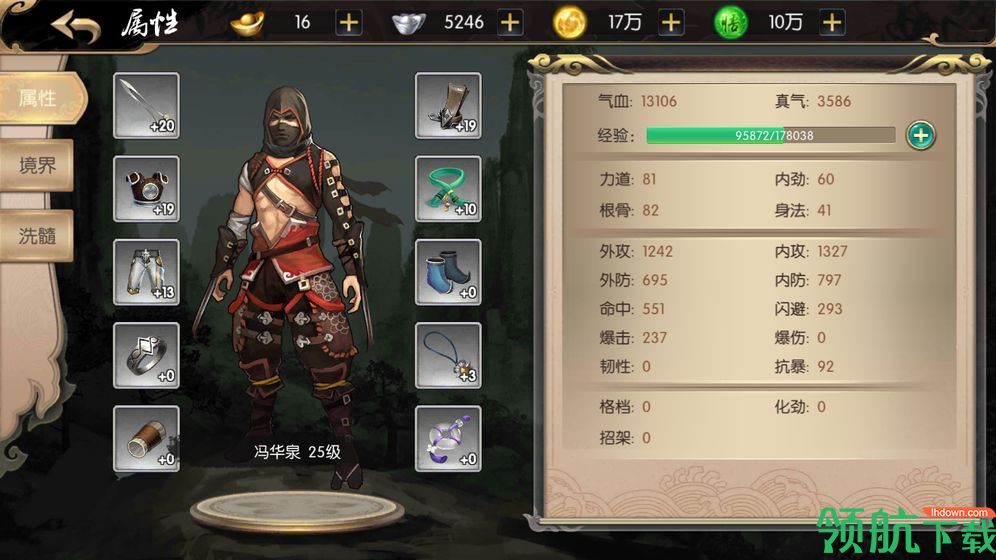Add experience with the green plus button
This screenshot has width=996, height=560.
click(921, 135)
